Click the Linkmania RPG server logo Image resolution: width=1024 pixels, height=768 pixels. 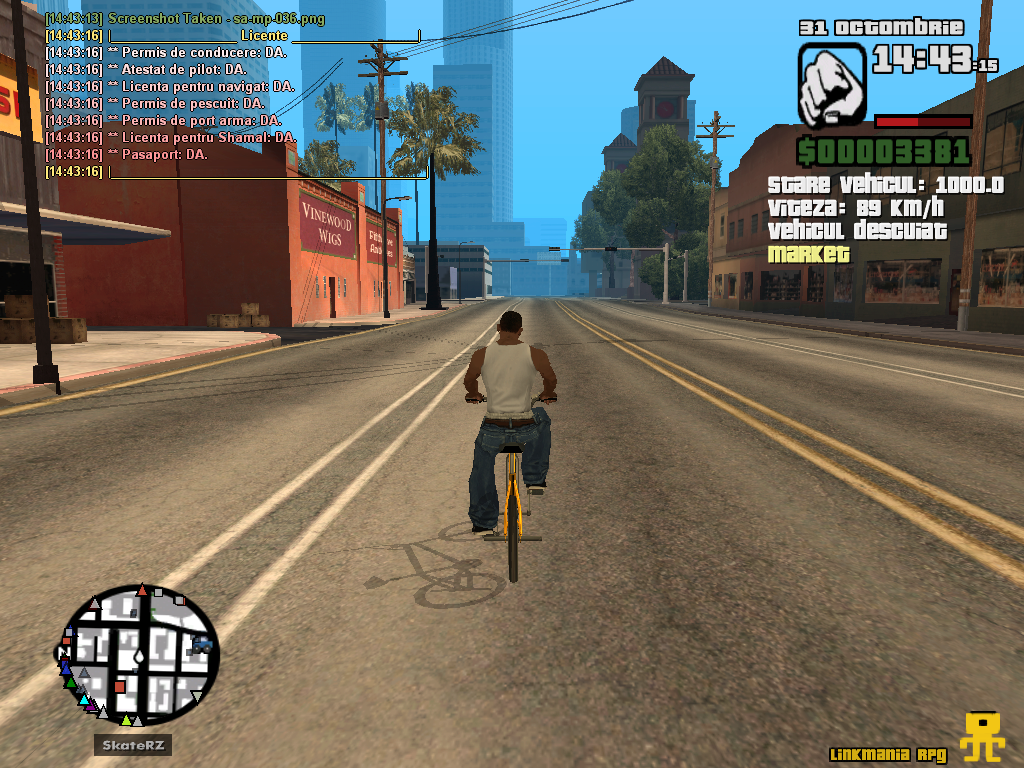tap(981, 737)
